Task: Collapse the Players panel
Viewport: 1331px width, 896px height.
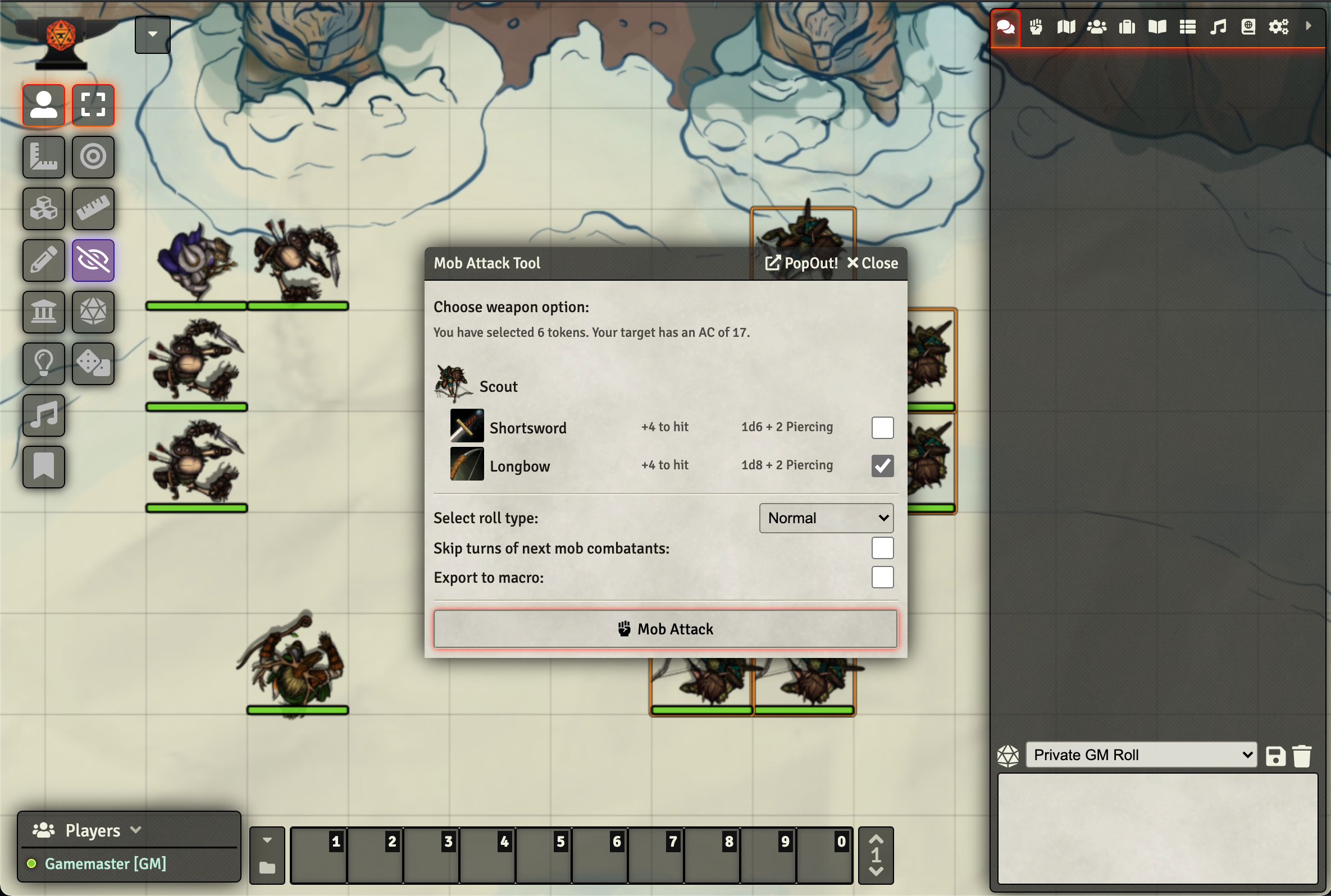Action: coord(136,830)
